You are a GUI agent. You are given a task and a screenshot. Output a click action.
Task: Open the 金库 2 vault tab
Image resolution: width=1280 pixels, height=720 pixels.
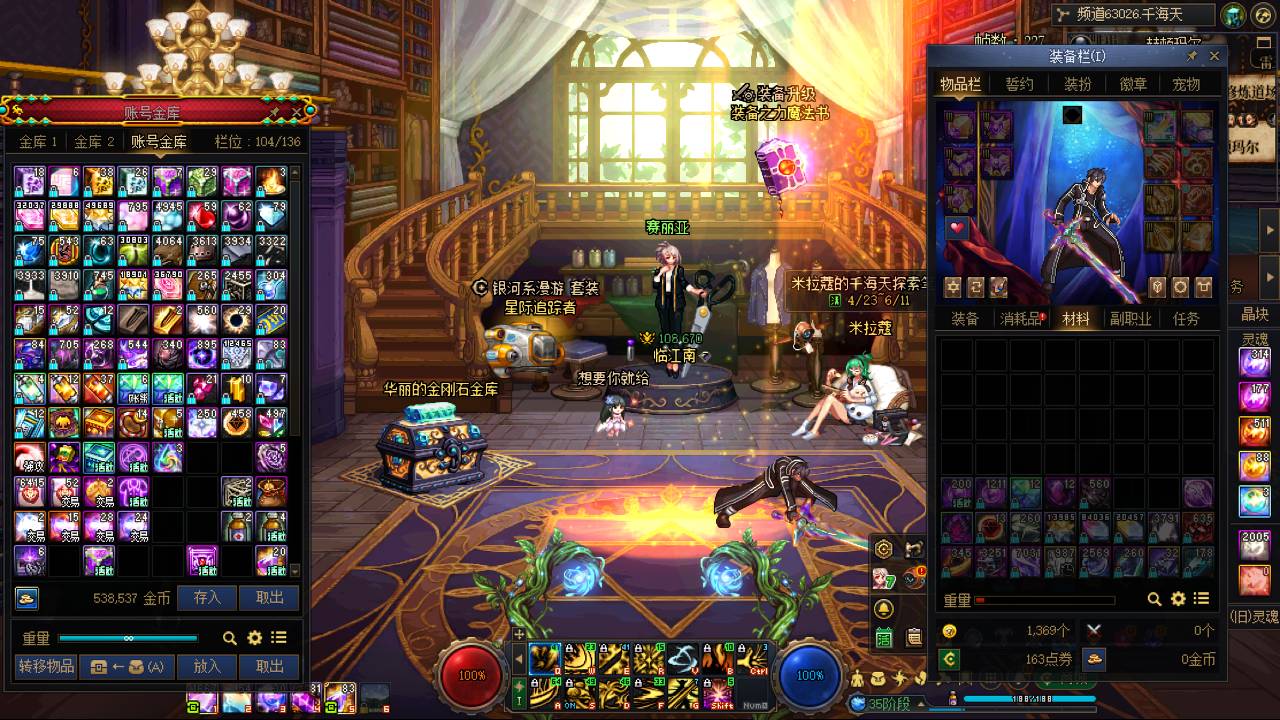tap(95, 142)
